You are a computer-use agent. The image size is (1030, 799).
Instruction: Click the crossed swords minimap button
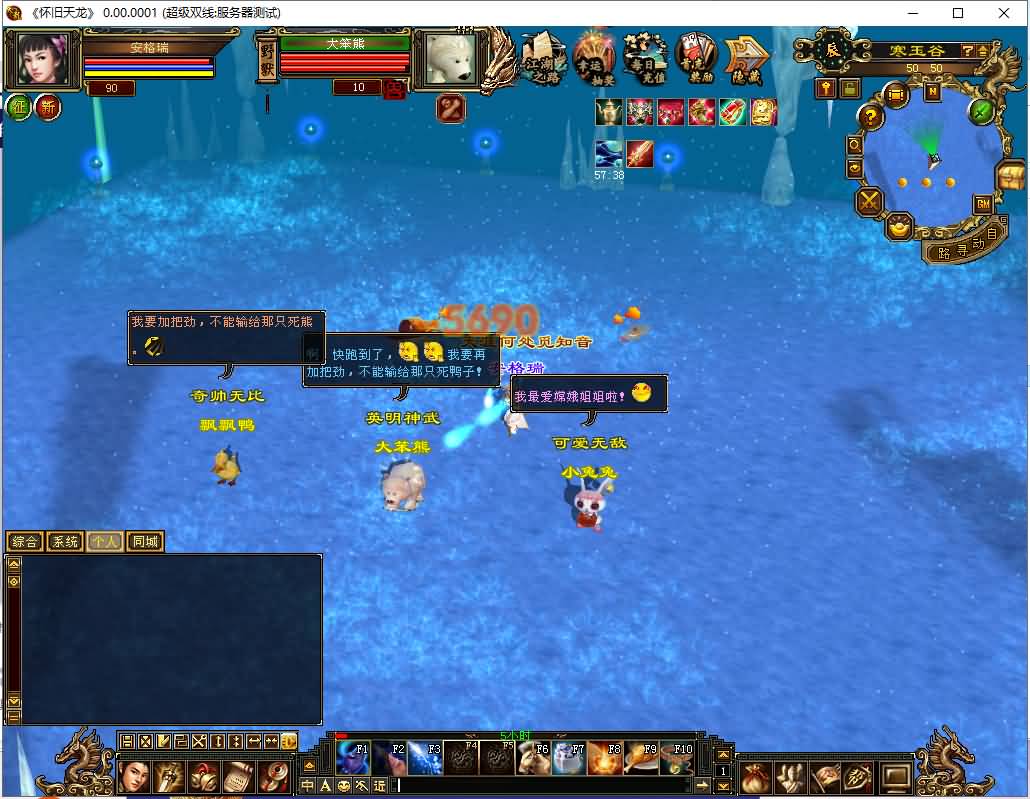click(x=870, y=202)
